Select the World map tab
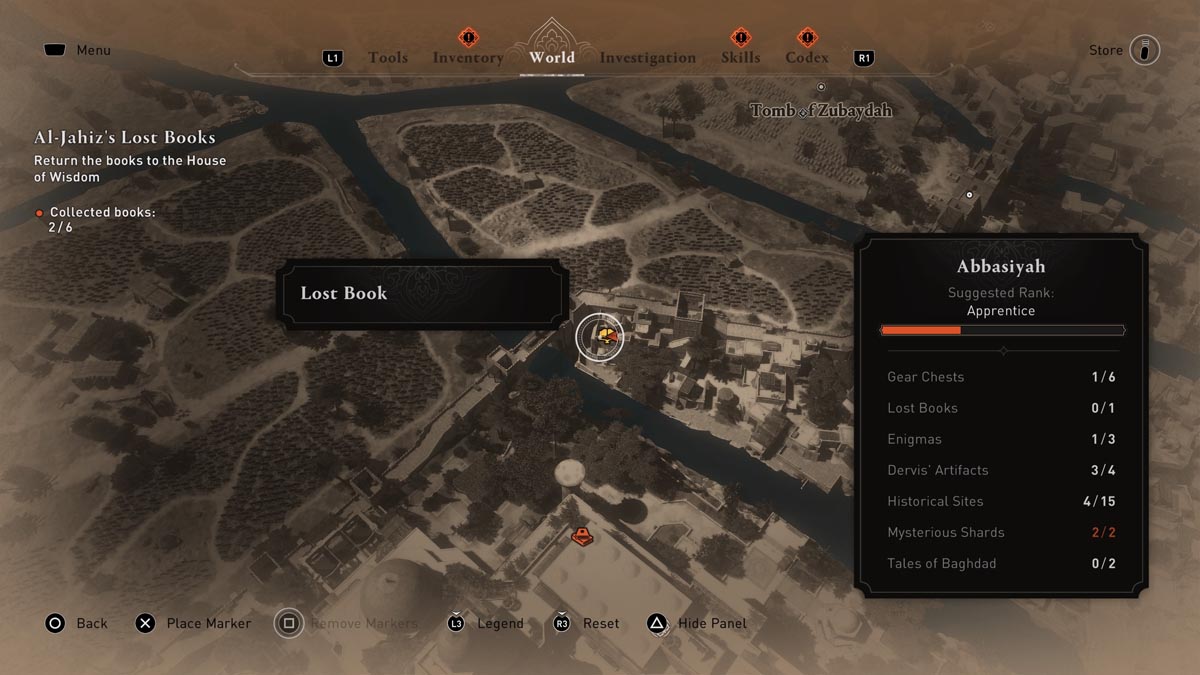1200x675 pixels. pyautogui.click(x=552, y=57)
